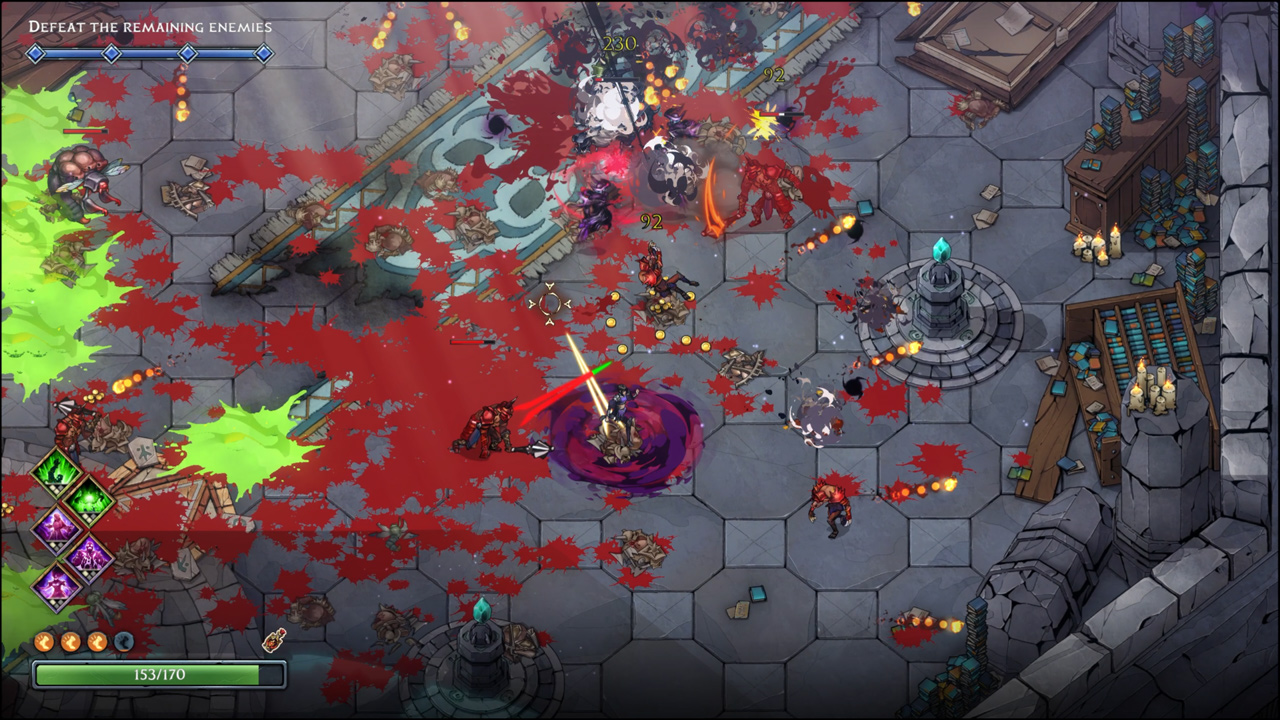The height and width of the screenshot is (720, 1280).
Task: Open the purple sorceress ability icon
Action: [x=58, y=525]
